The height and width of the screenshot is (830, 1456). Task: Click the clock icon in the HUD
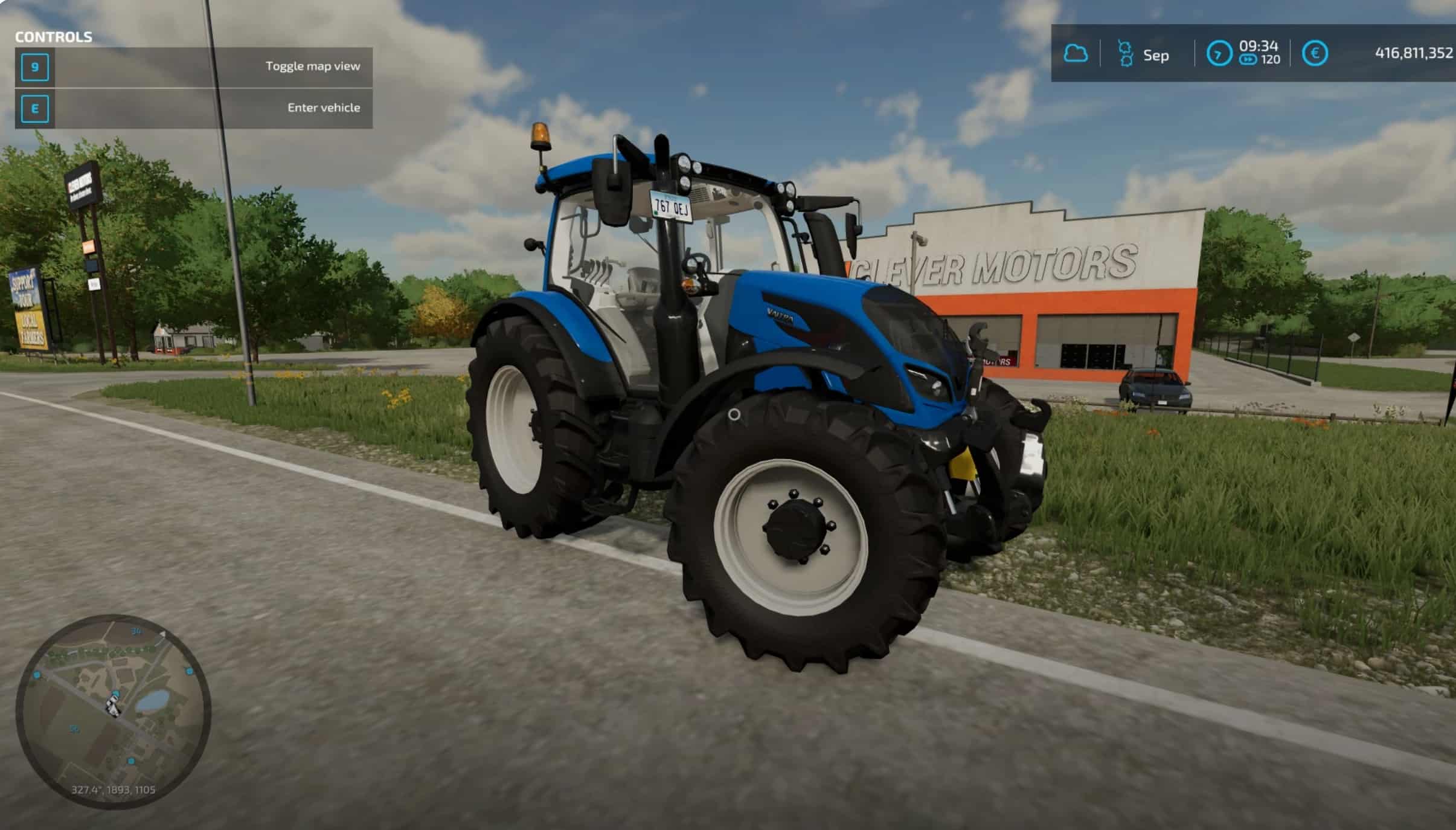pos(1219,54)
